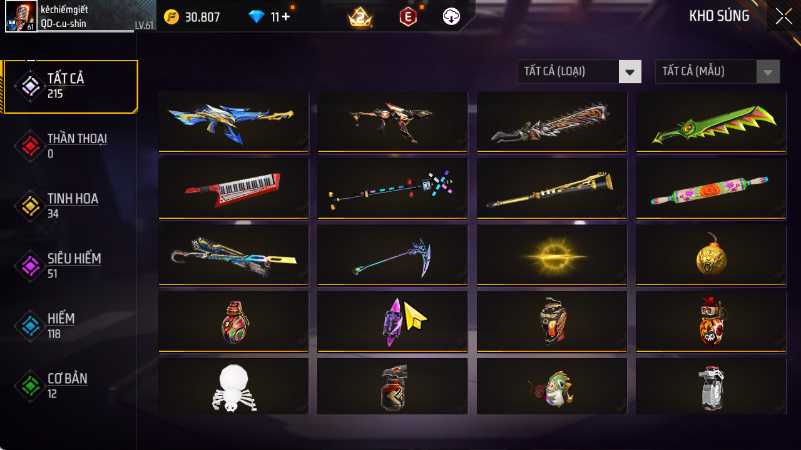Show Siêu Hiếm skins
This screenshot has height=450, width=801.
click(70, 265)
